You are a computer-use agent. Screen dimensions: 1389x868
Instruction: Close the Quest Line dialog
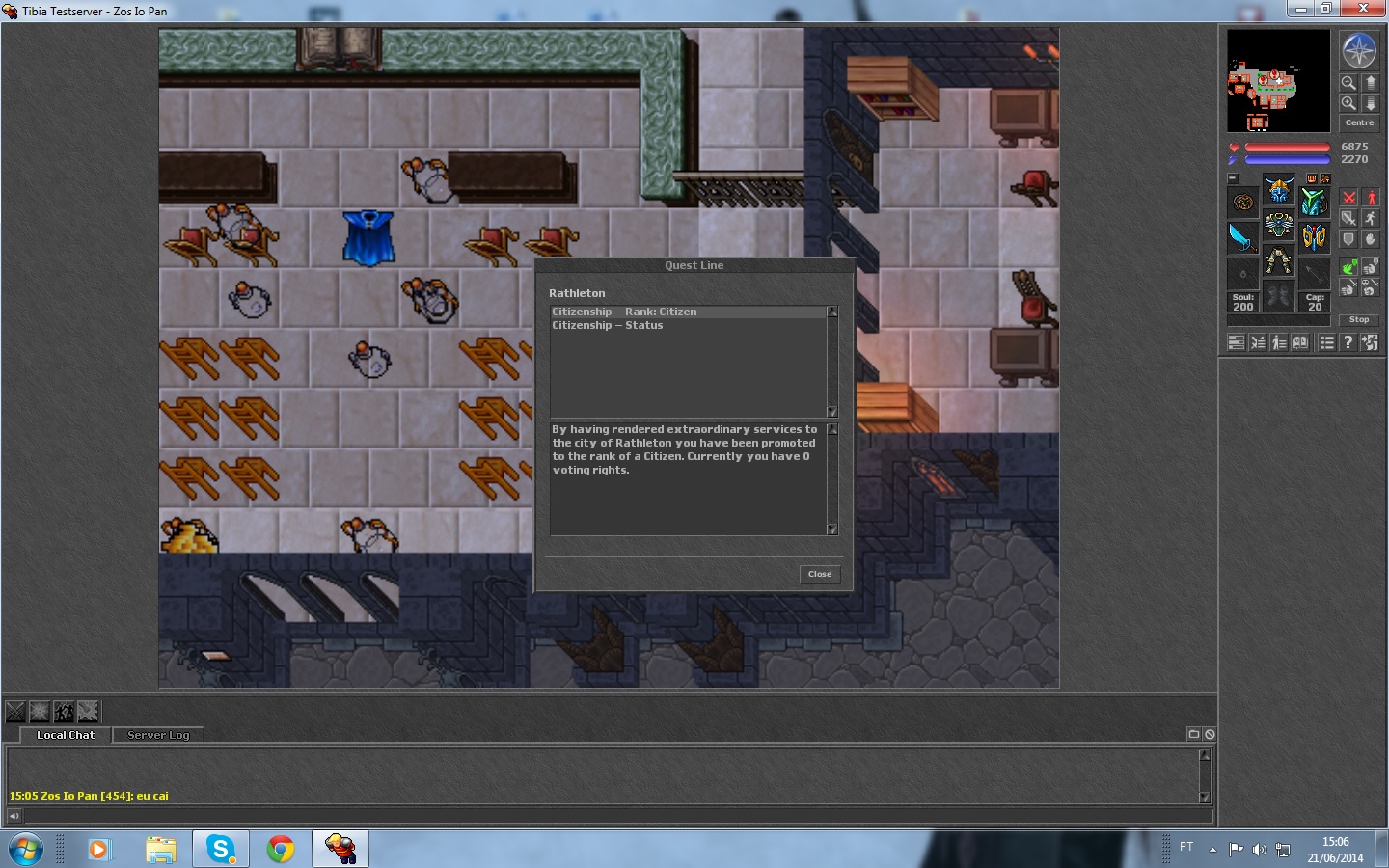coord(820,574)
